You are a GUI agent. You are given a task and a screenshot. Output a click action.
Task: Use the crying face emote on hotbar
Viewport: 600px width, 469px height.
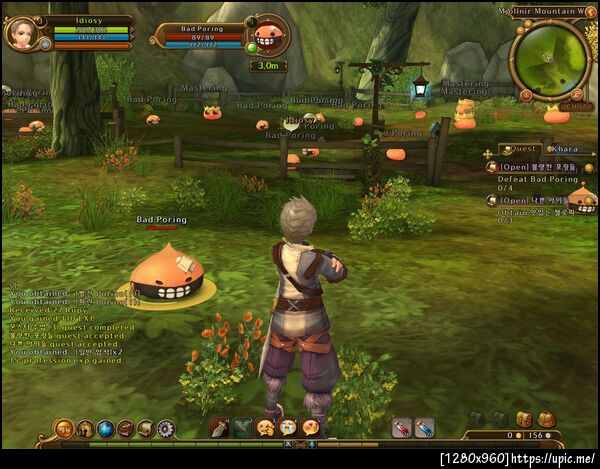[x=287, y=428]
